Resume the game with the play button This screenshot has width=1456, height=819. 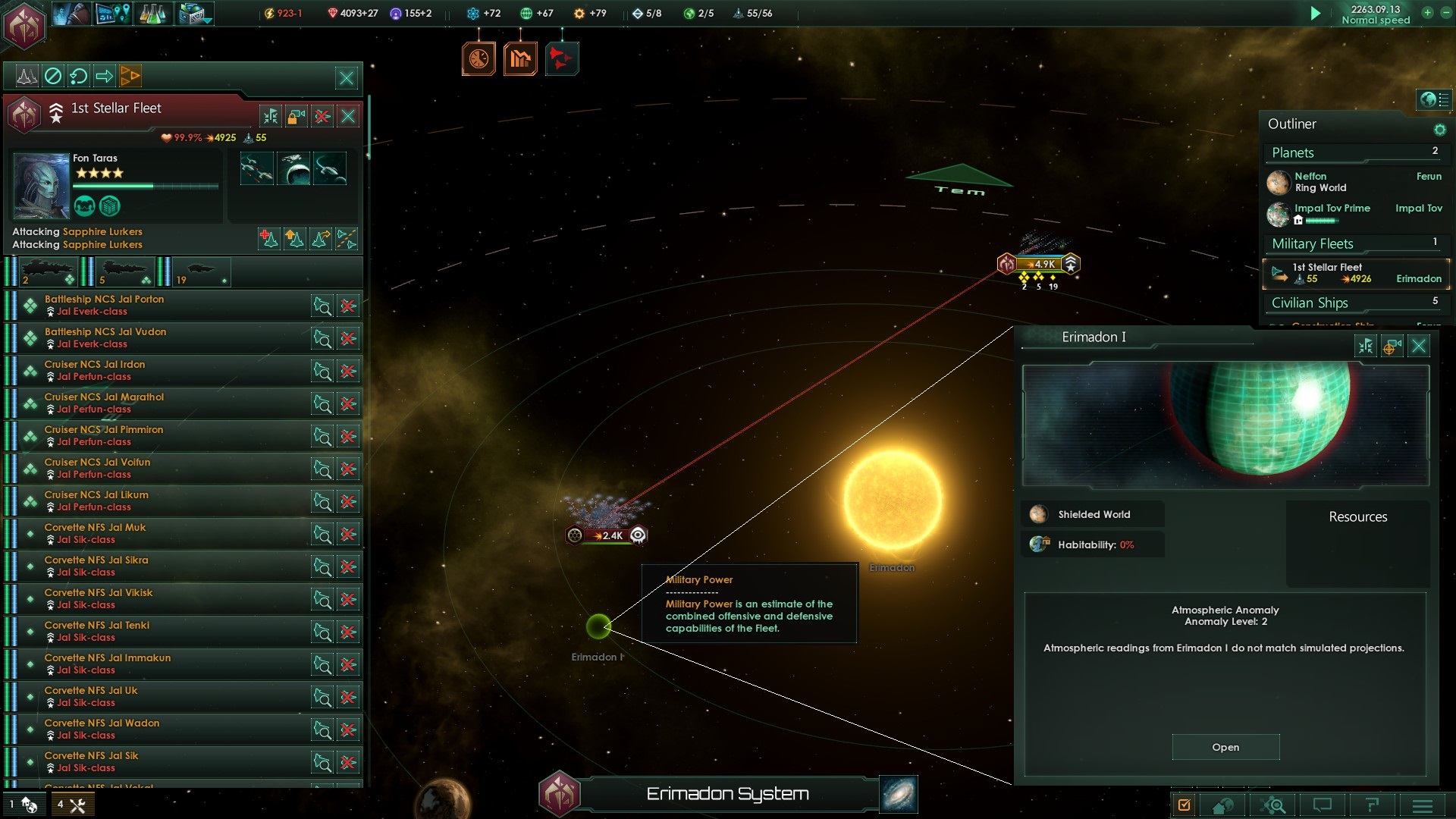[1316, 13]
